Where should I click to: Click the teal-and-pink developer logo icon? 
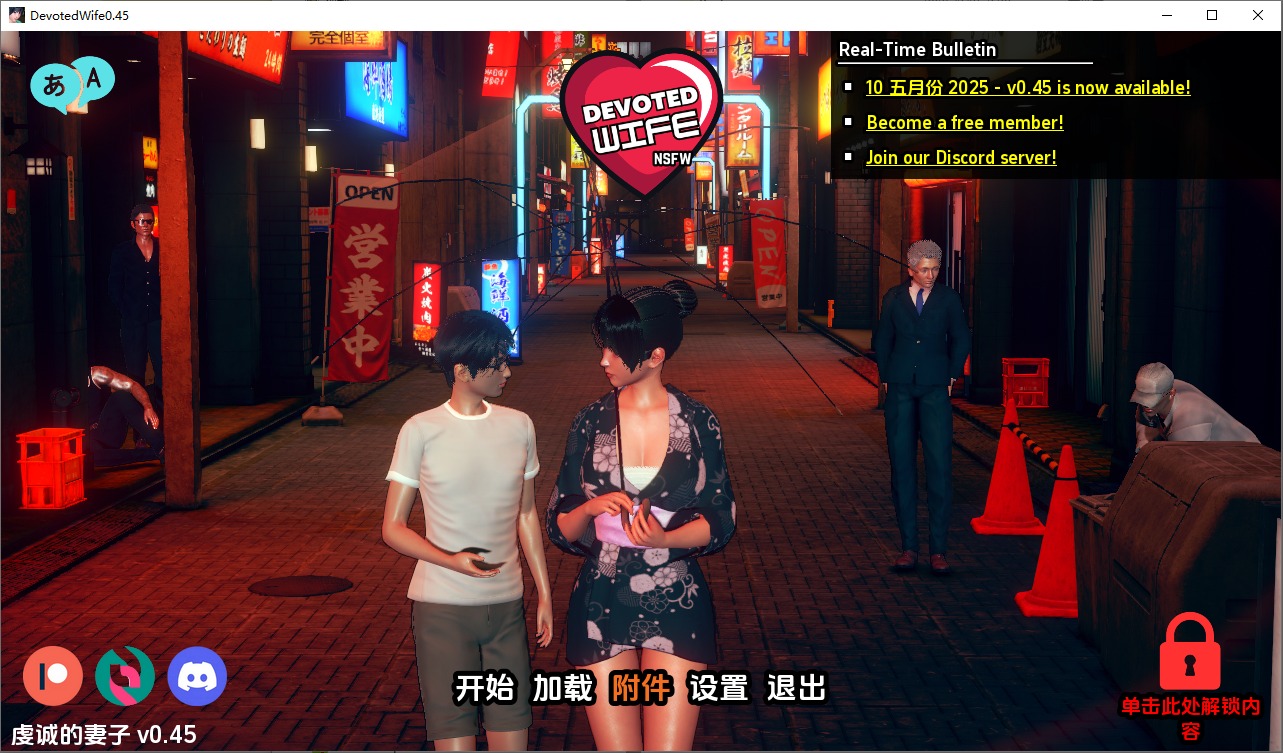coord(124,677)
